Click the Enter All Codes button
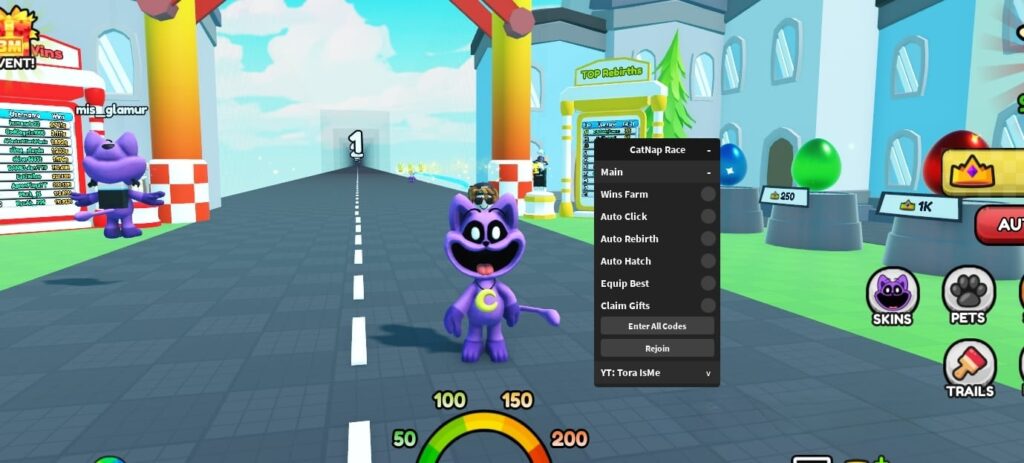1024x463 pixels. [x=657, y=326]
